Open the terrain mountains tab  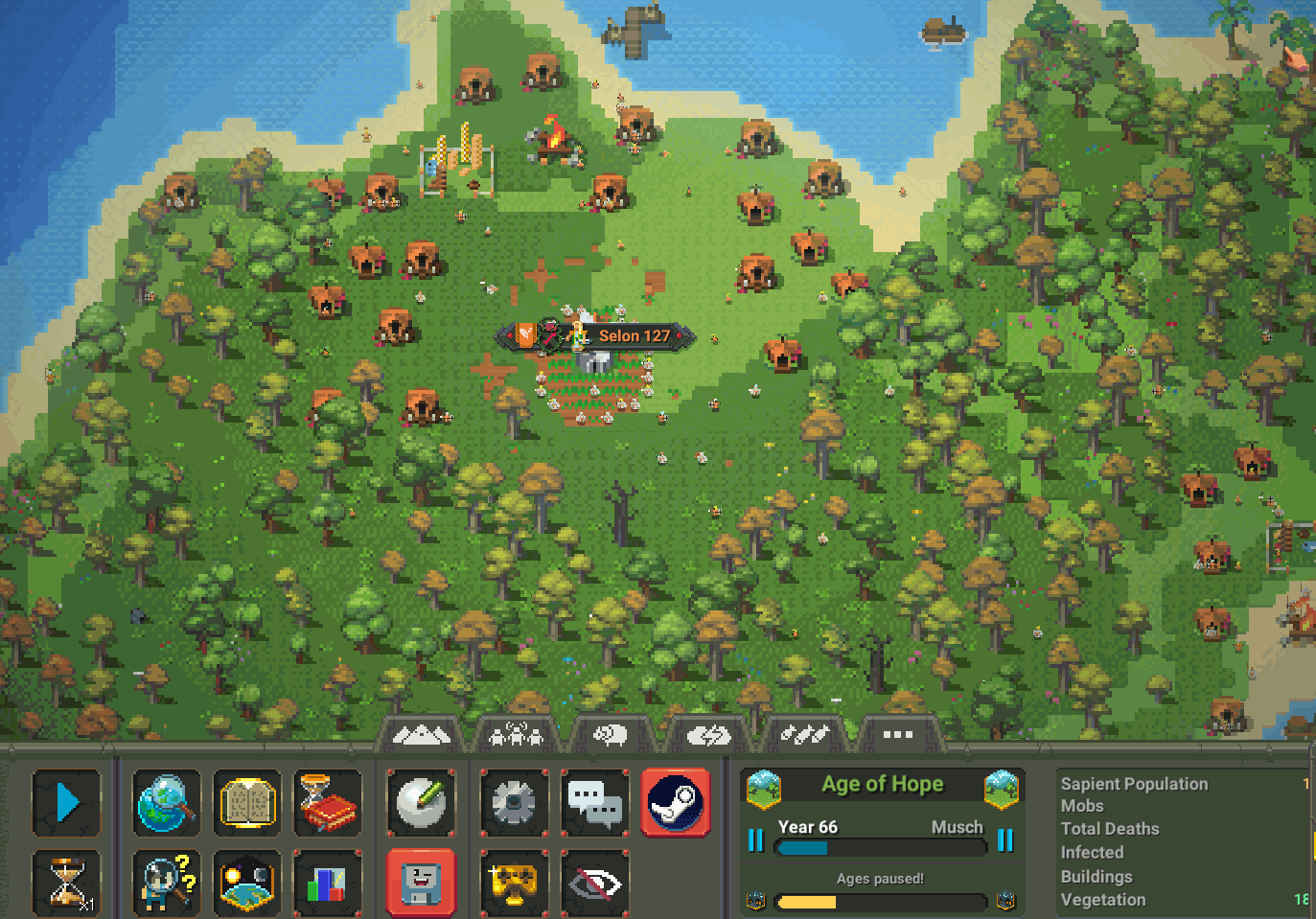pos(422,734)
